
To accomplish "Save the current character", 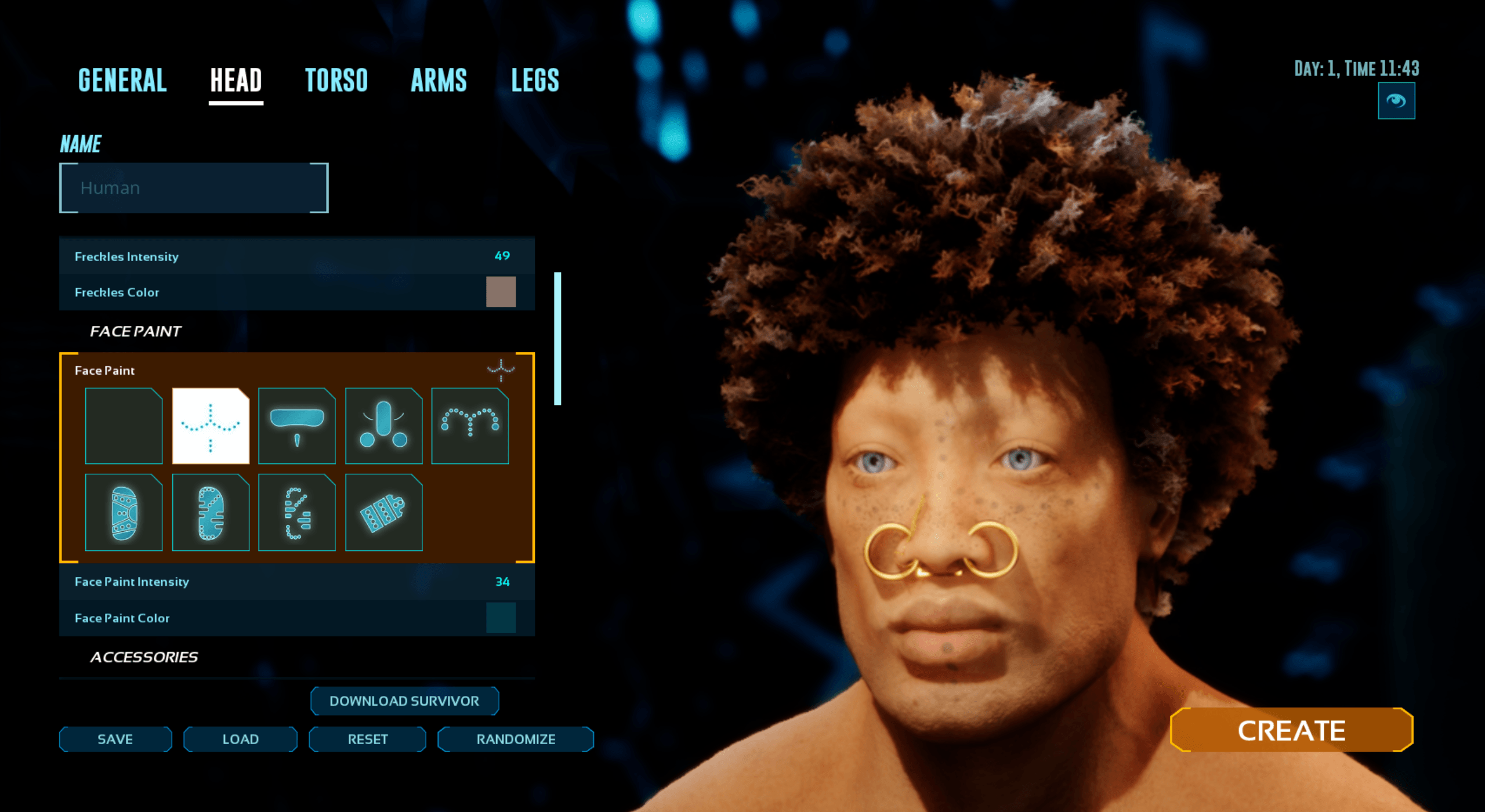I will click(x=115, y=739).
